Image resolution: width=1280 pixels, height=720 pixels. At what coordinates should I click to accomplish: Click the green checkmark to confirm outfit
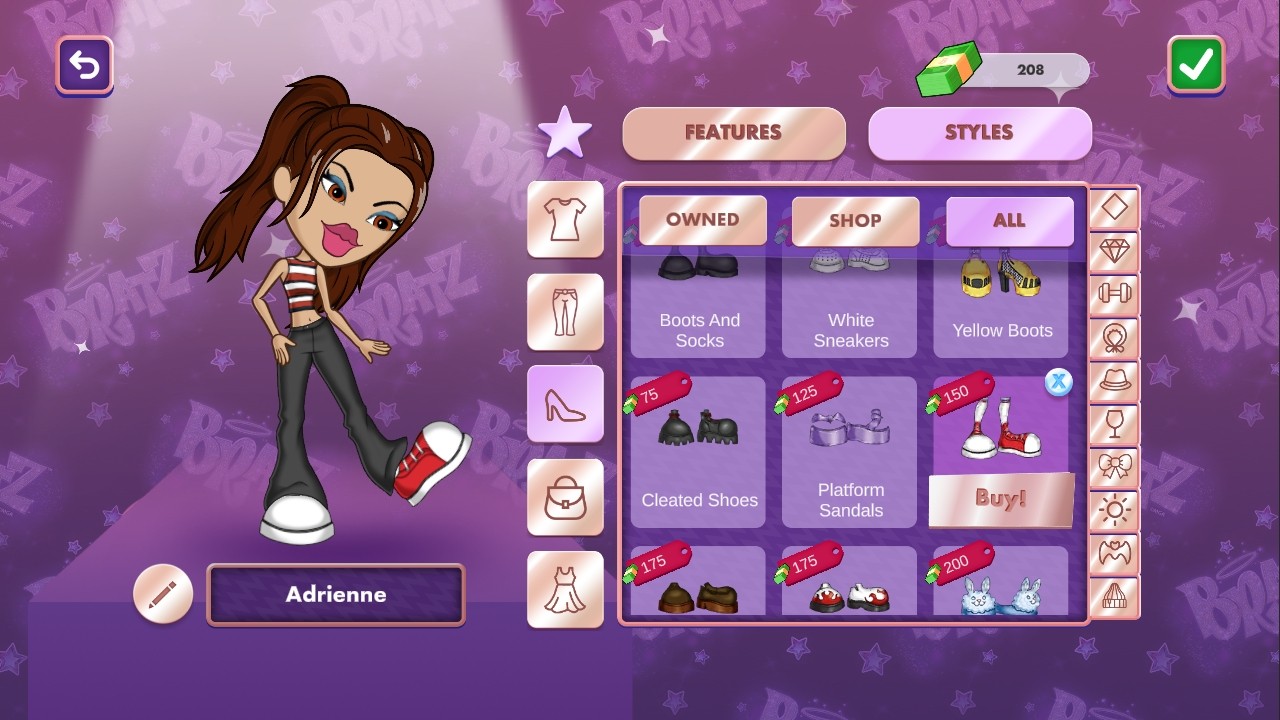click(1194, 66)
